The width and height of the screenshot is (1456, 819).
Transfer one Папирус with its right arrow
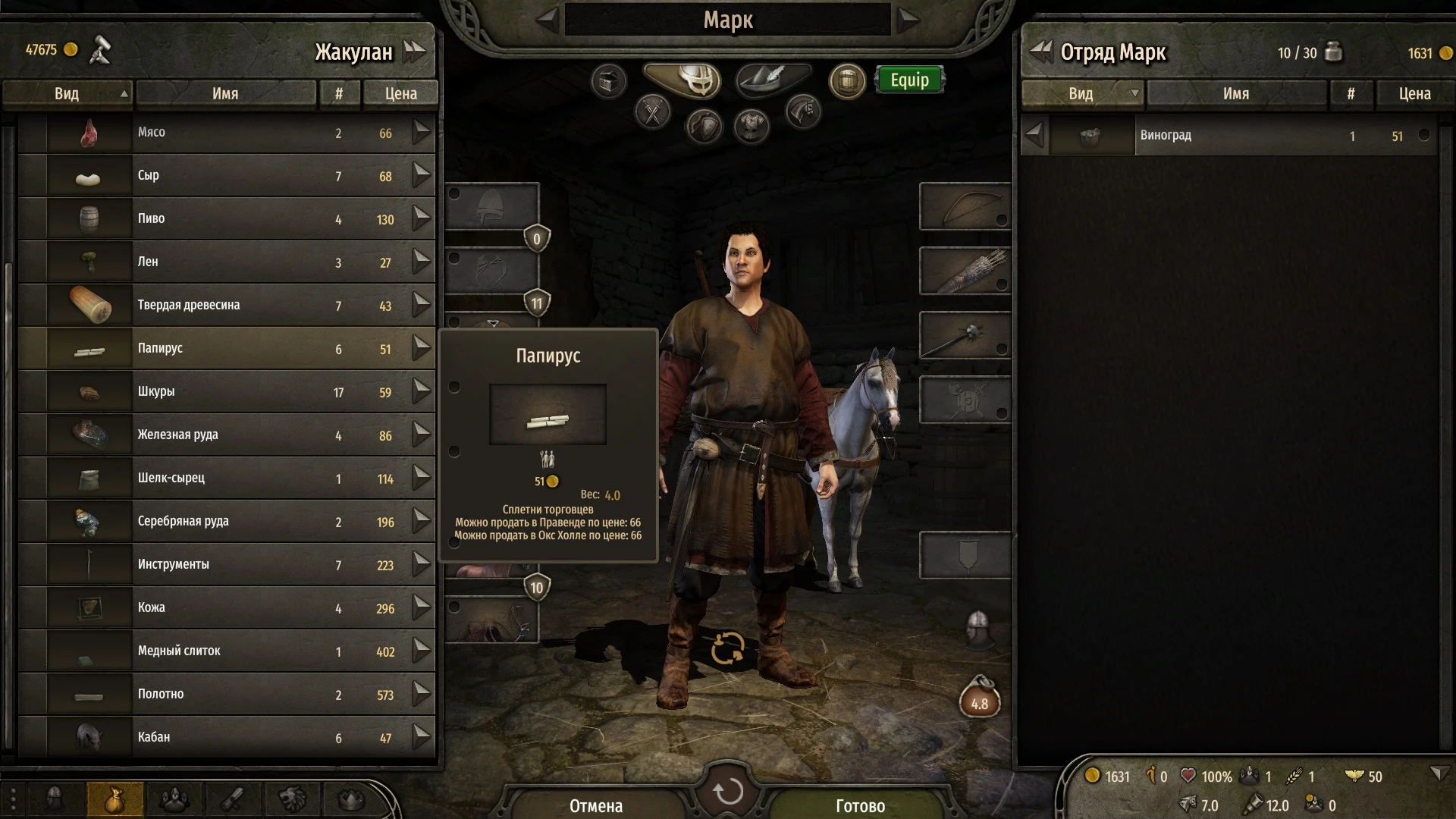(x=422, y=349)
